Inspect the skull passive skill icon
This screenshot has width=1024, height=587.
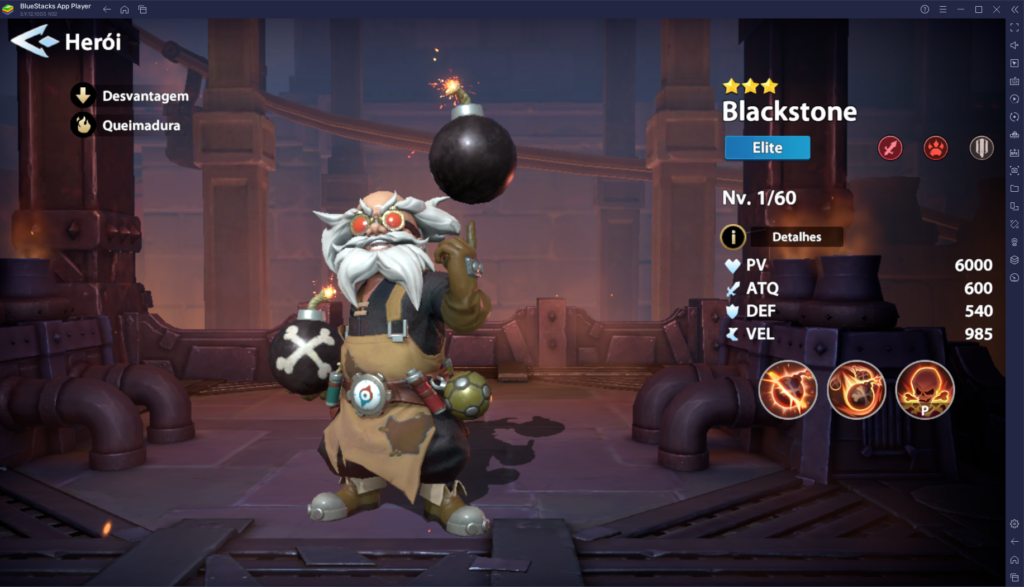tap(924, 389)
